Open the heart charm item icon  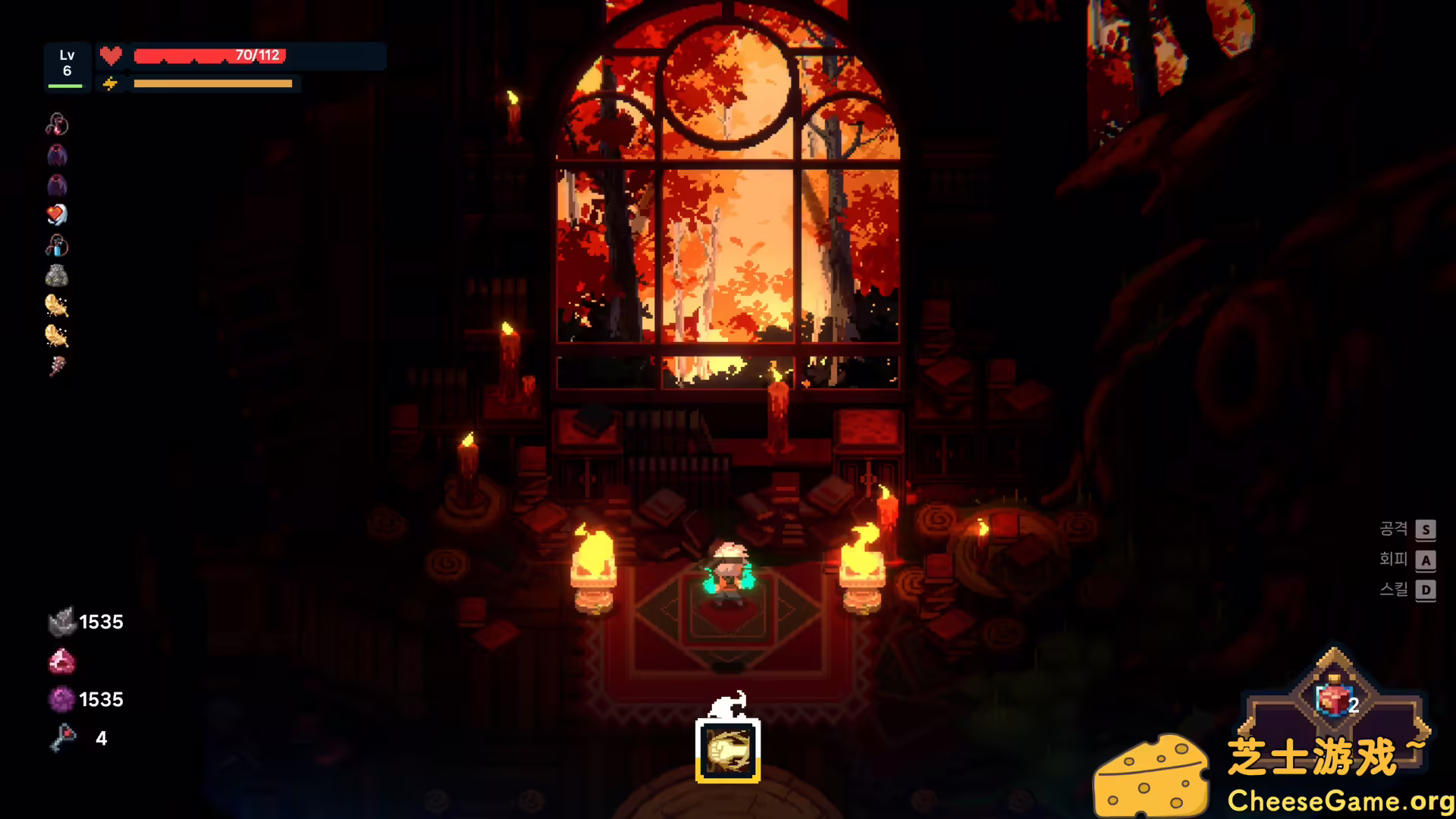click(x=58, y=215)
